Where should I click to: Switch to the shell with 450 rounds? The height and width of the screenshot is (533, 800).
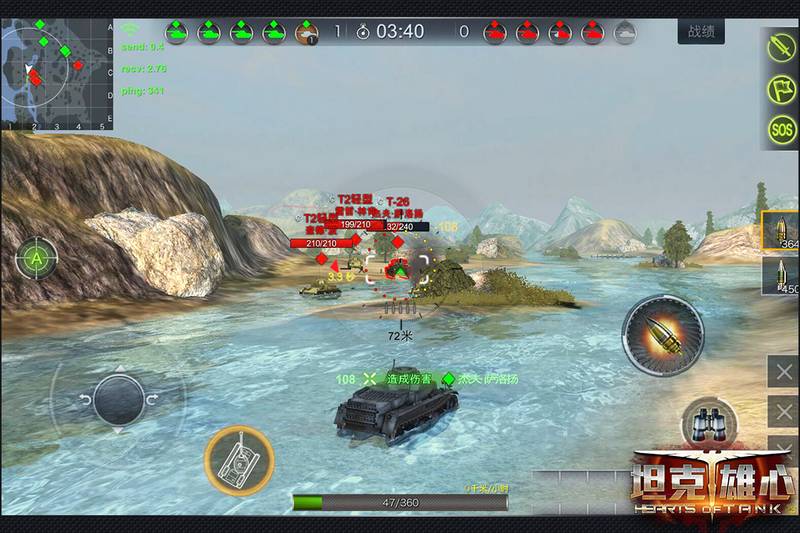click(781, 277)
